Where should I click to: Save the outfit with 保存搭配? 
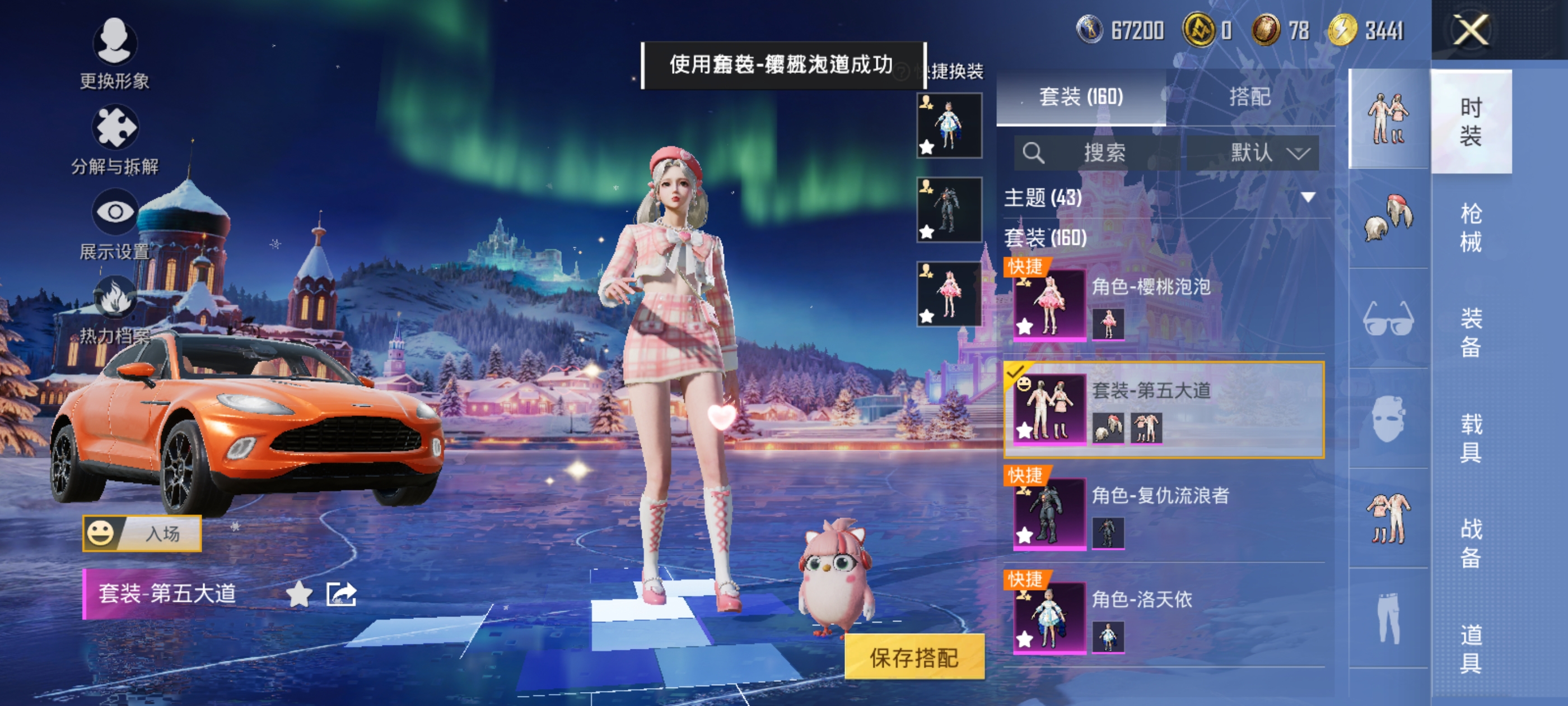click(914, 657)
